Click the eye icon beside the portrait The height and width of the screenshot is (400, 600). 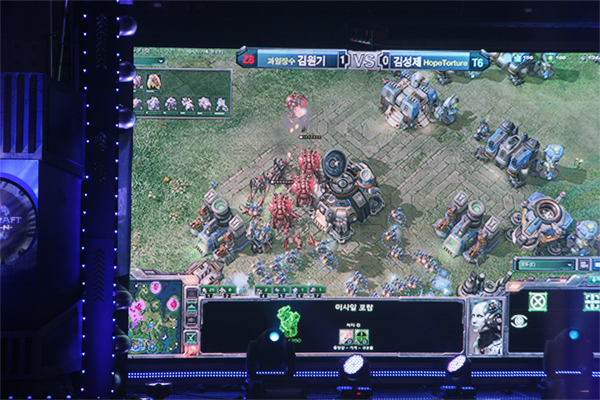(519, 324)
